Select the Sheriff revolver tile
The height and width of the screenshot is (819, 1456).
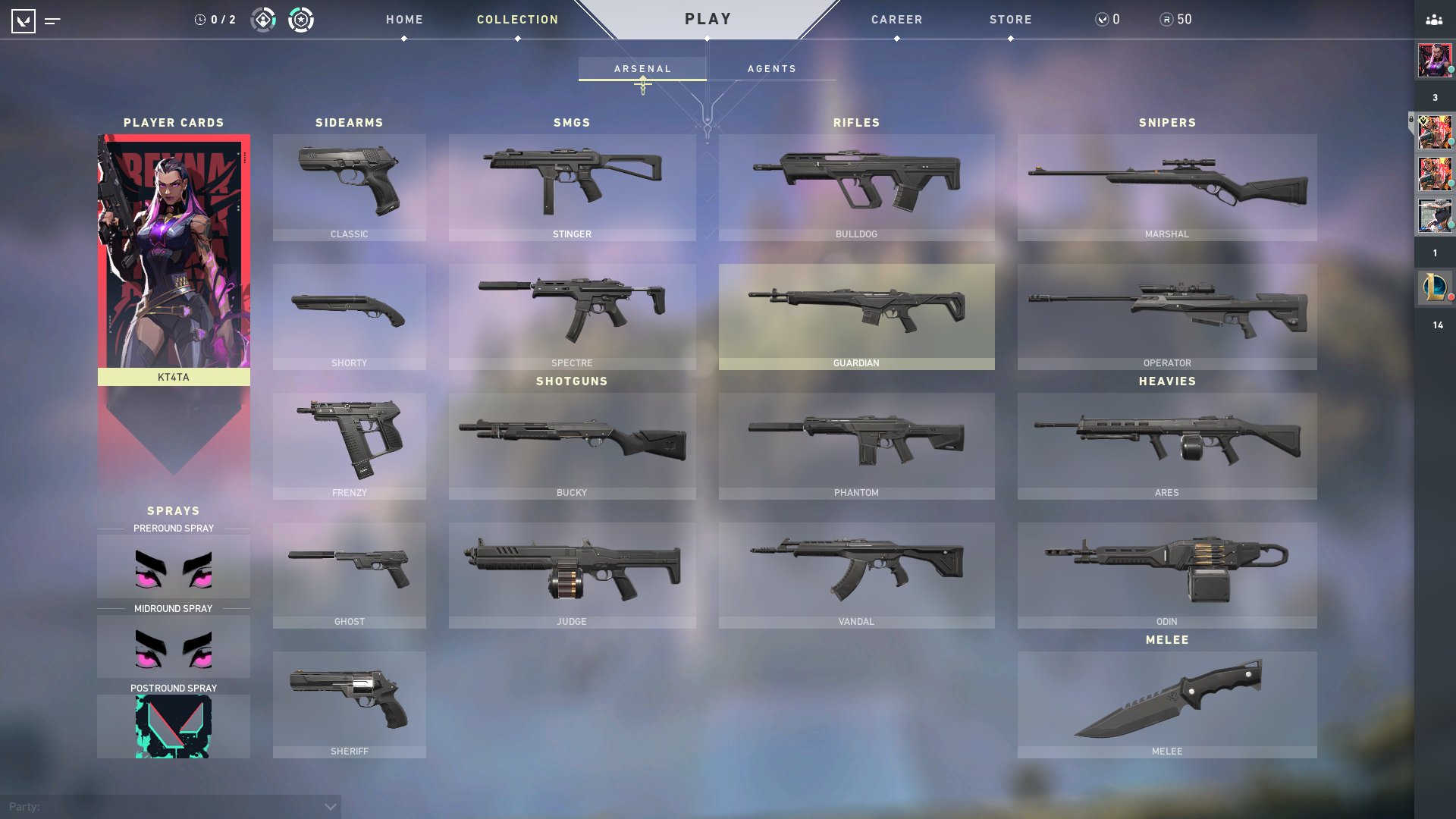tap(349, 704)
